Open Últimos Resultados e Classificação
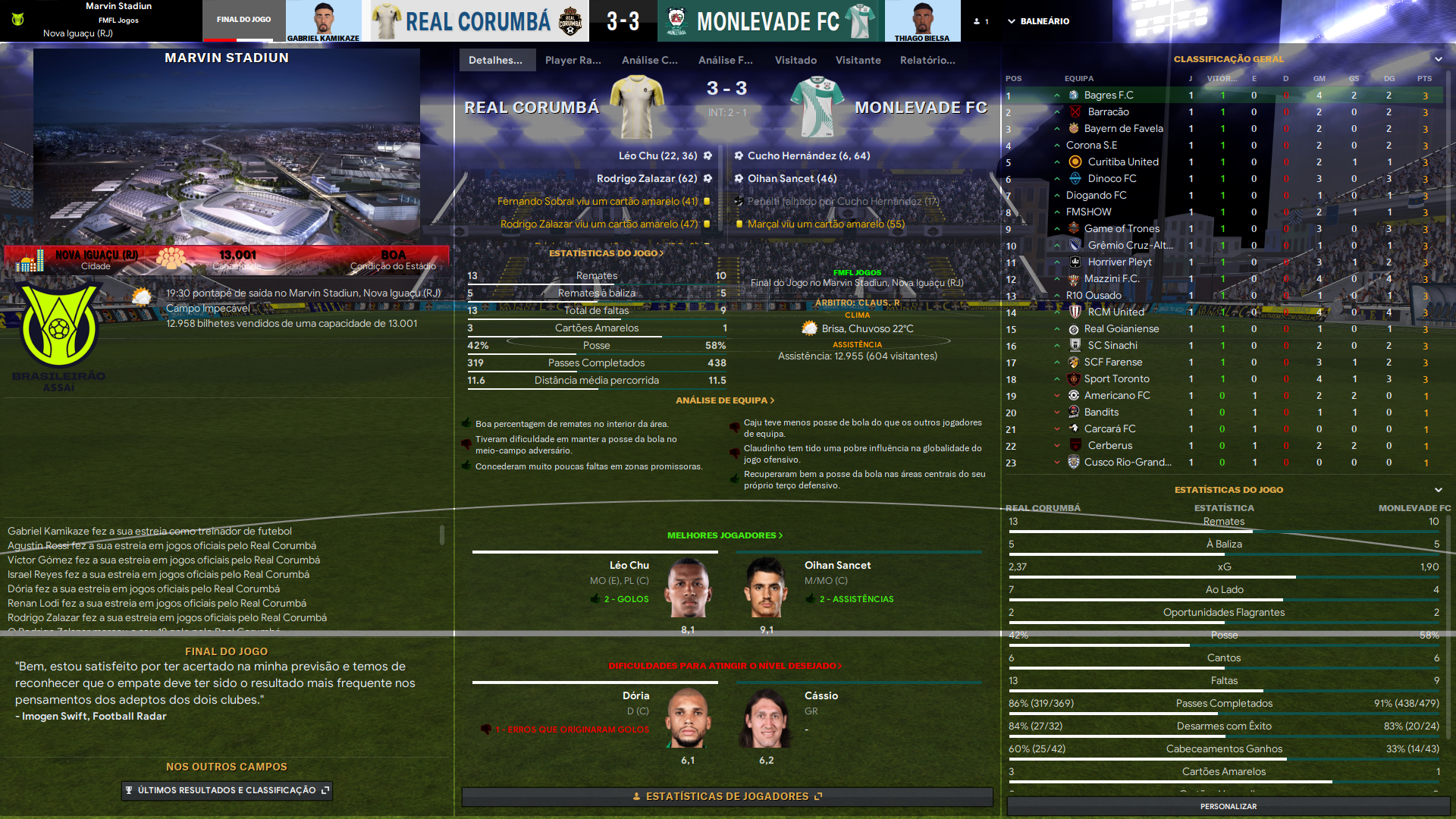 [x=227, y=790]
